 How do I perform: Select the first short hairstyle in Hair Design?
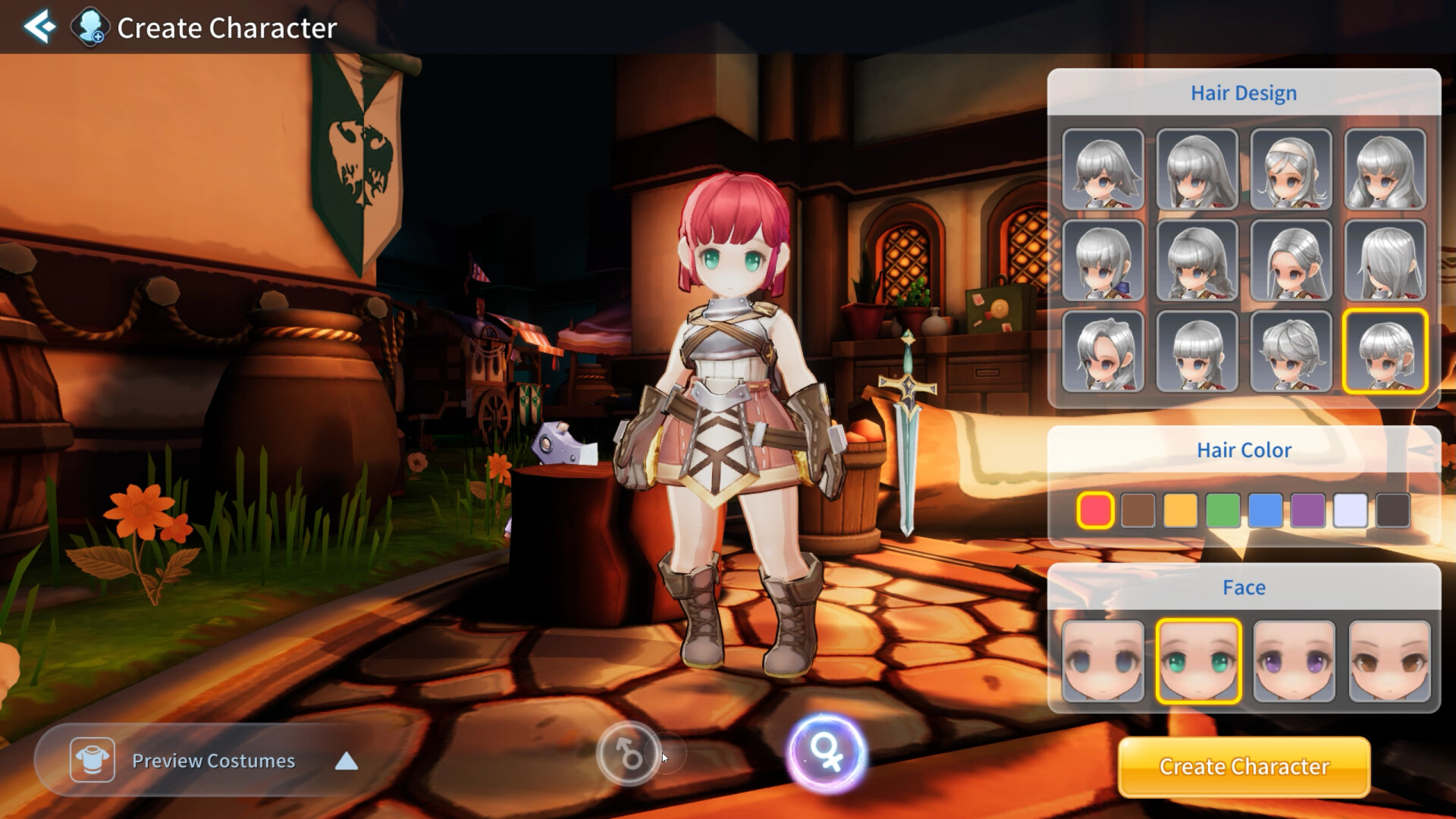click(1102, 168)
